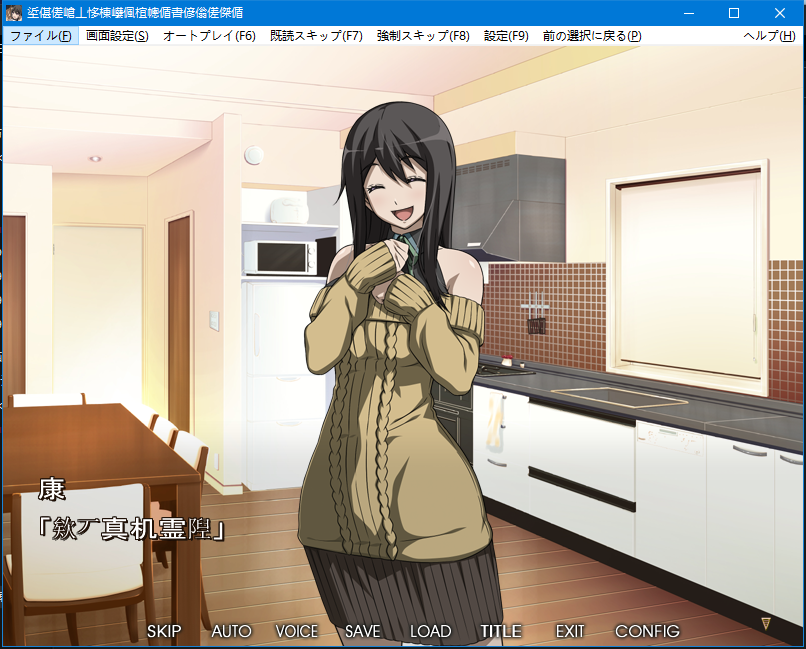Open the CONFIG settings

pos(647,631)
